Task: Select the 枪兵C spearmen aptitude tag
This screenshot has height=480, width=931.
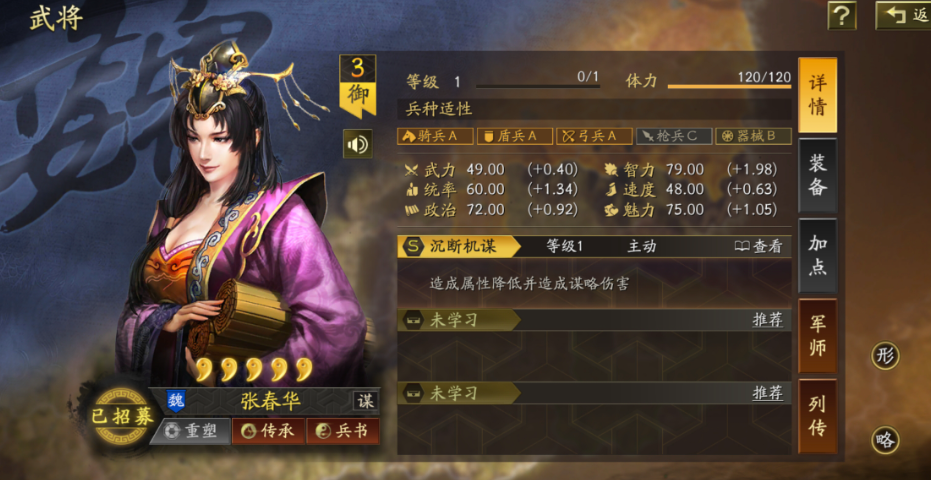Action: (675, 136)
